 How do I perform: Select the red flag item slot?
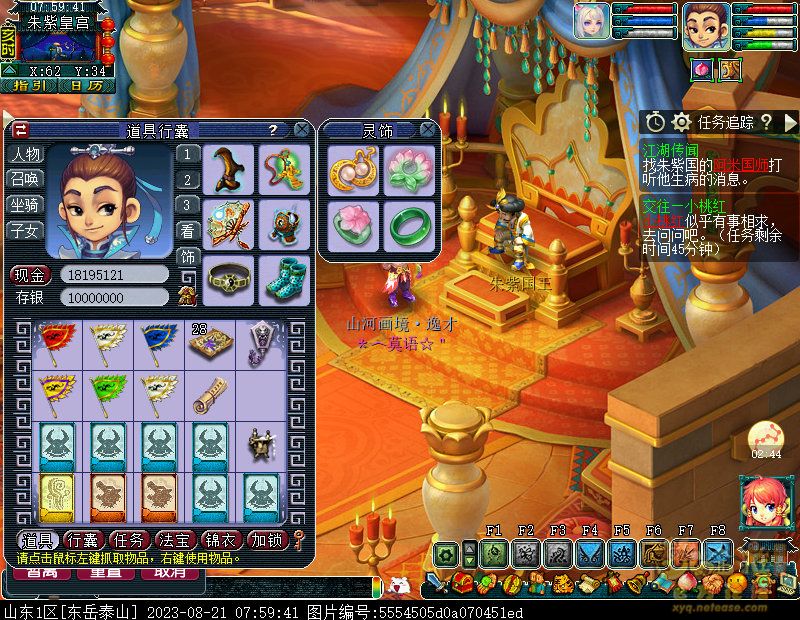click(x=57, y=341)
